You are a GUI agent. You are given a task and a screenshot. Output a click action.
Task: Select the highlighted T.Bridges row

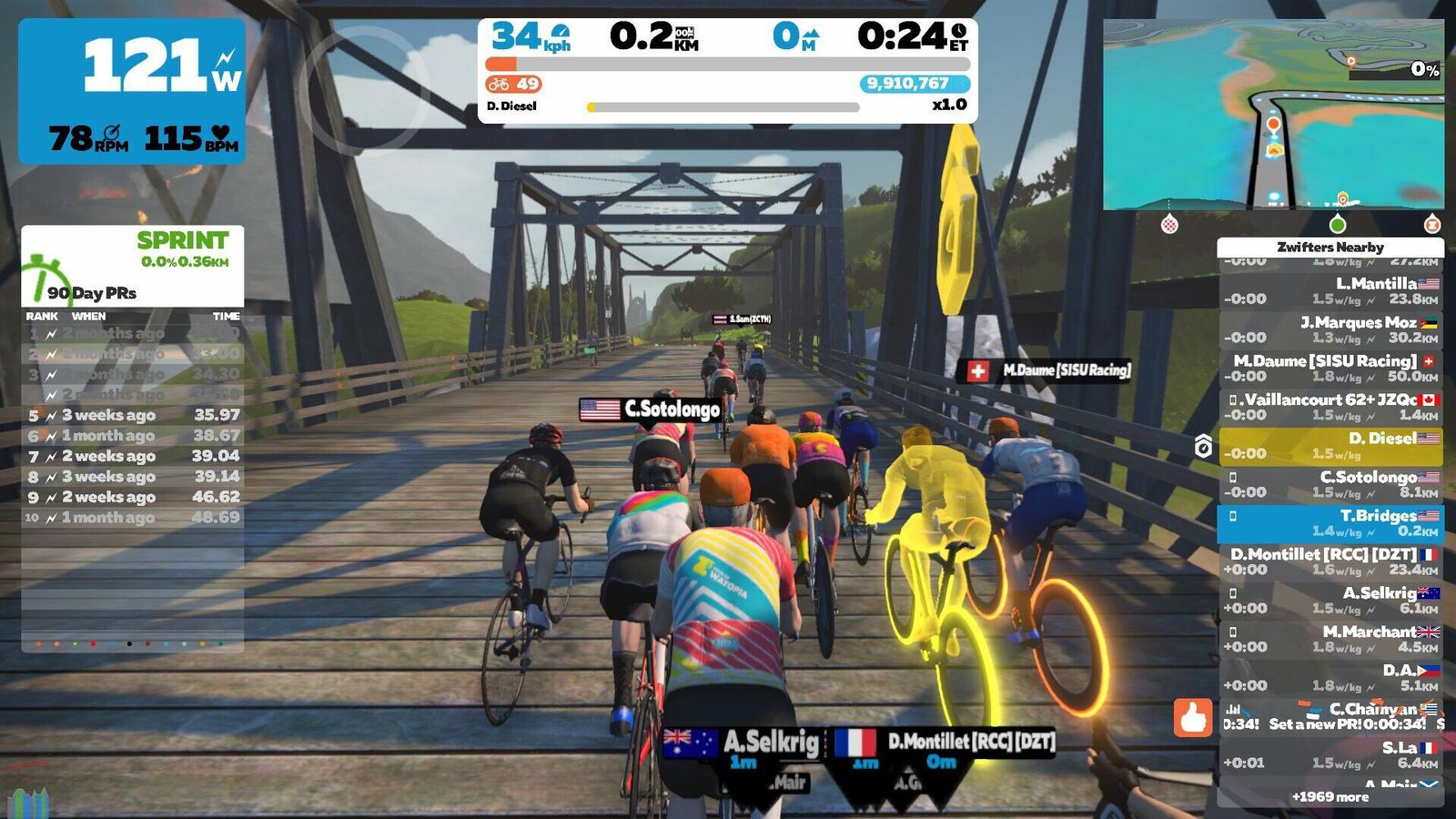1330,523
